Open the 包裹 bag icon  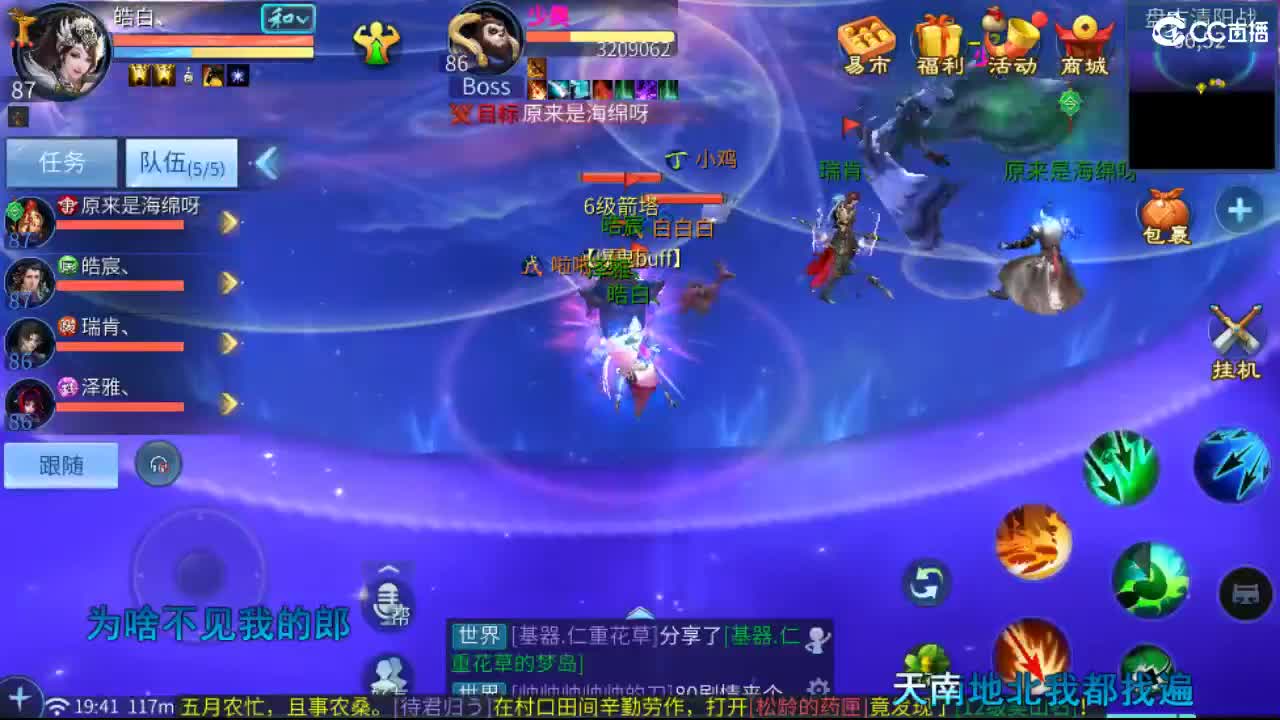click(x=1164, y=210)
